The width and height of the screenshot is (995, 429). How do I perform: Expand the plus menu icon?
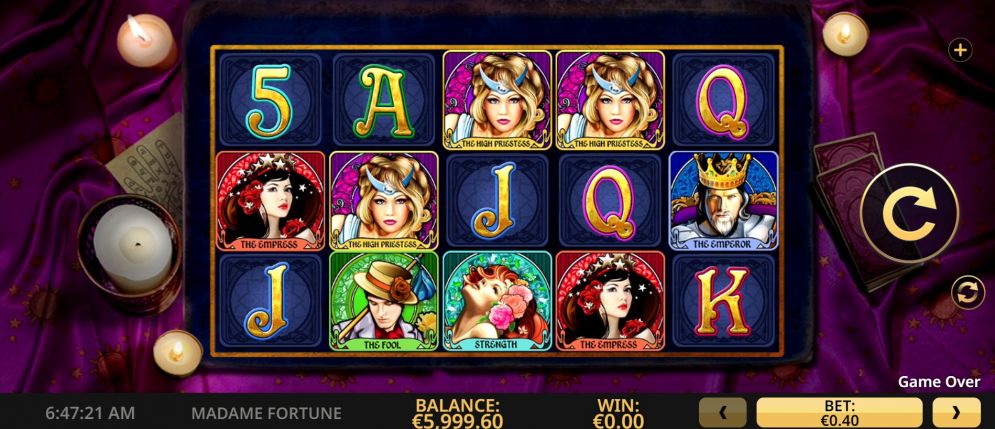point(959,50)
